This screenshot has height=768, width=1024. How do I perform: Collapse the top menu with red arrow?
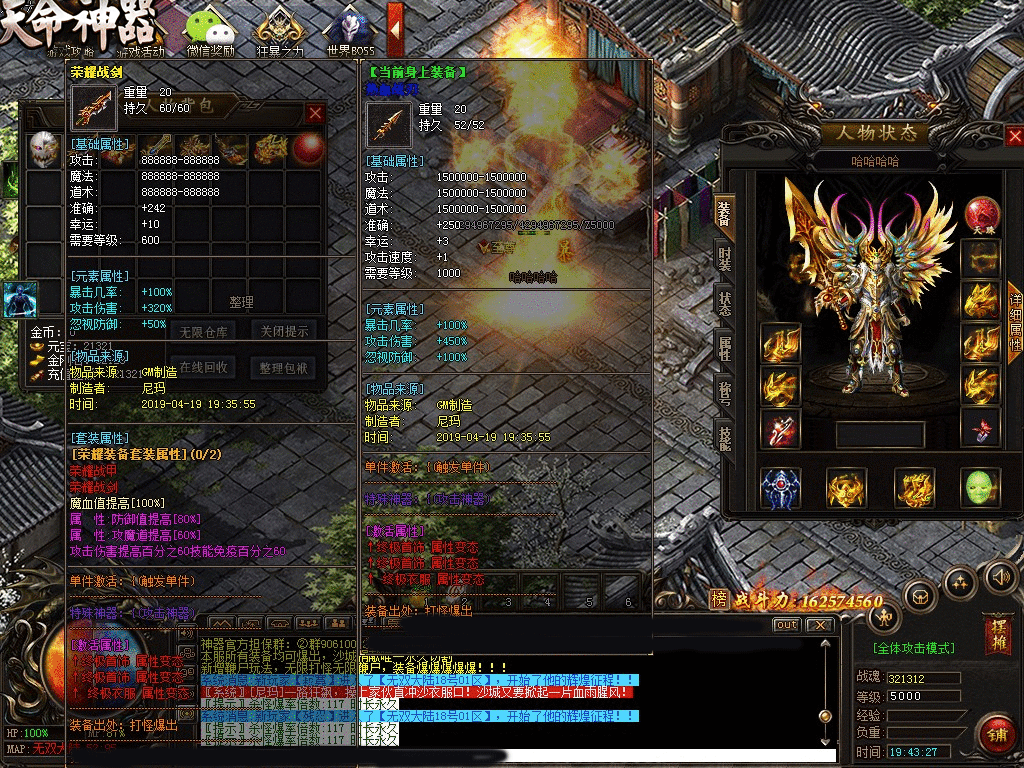click(x=395, y=27)
